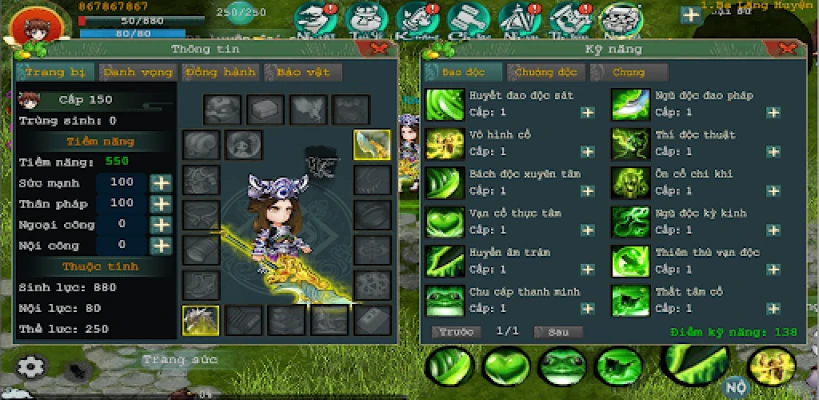This screenshot has height=400, width=819.
Task: Switch to the Danh vọng tab
Action: coord(137,72)
